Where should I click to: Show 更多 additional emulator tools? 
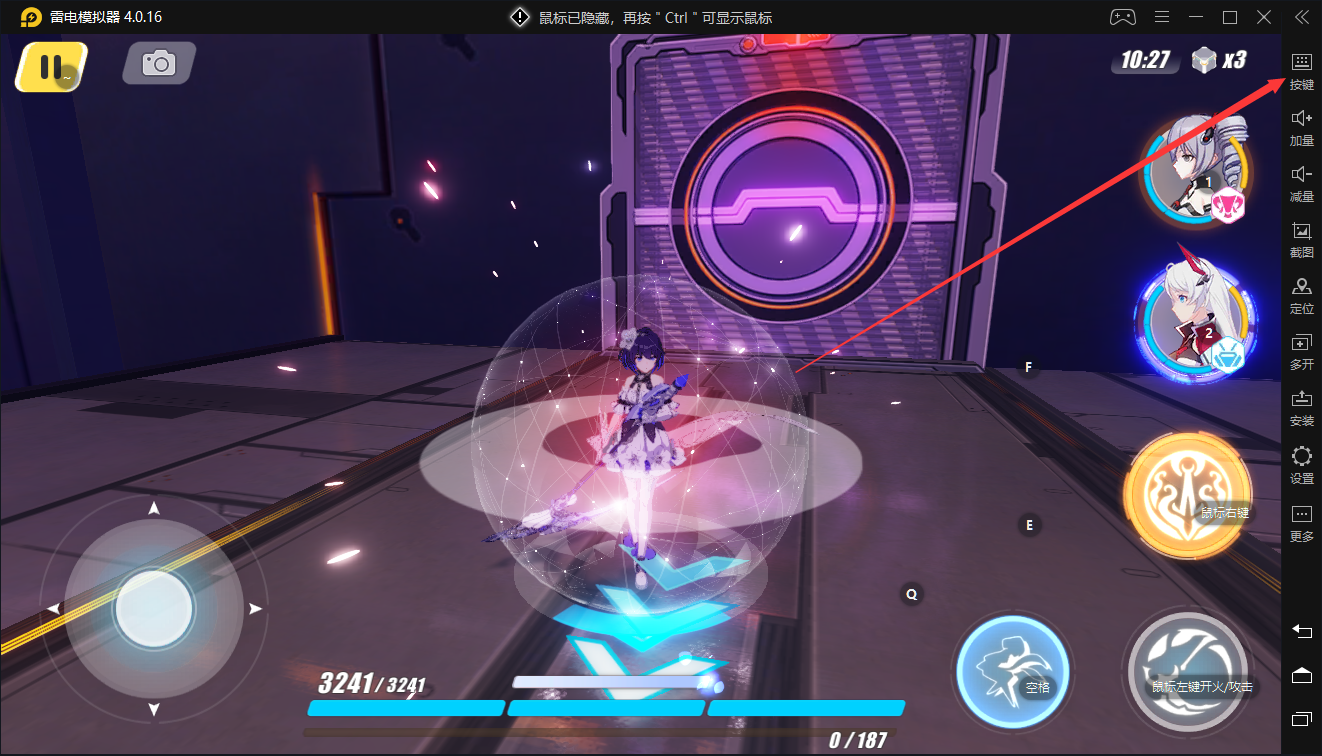pyautogui.click(x=1301, y=522)
